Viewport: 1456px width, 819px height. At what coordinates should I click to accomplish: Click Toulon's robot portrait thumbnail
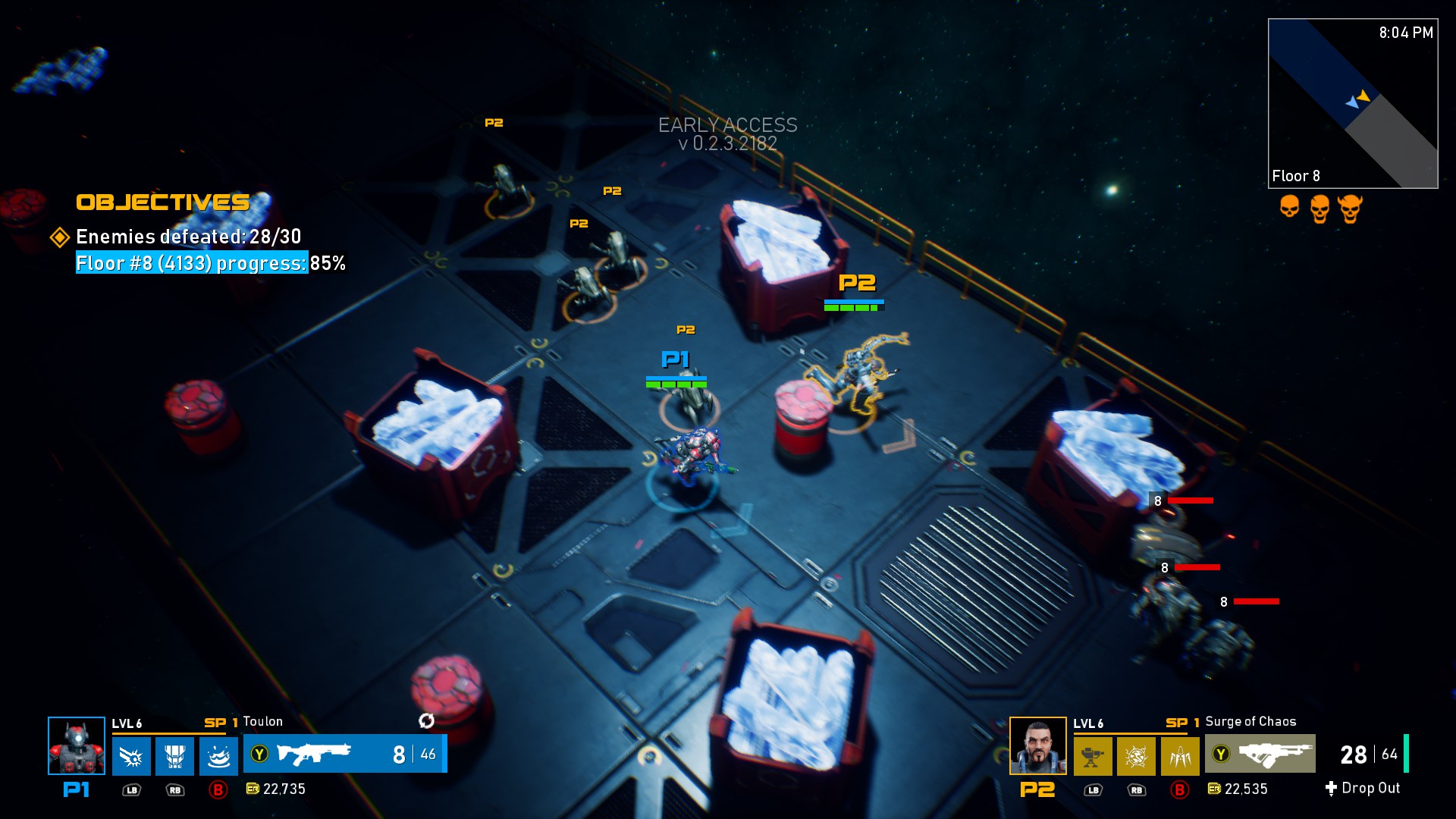(76, 757)
